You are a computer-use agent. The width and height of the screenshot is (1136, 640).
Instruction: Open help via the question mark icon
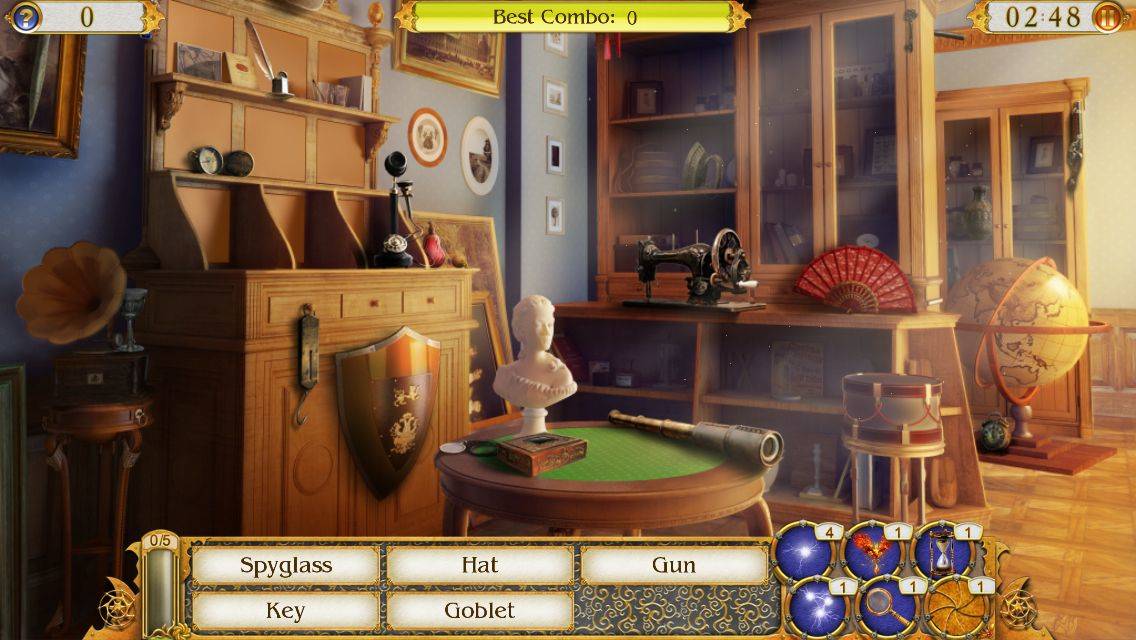point(24,17)
